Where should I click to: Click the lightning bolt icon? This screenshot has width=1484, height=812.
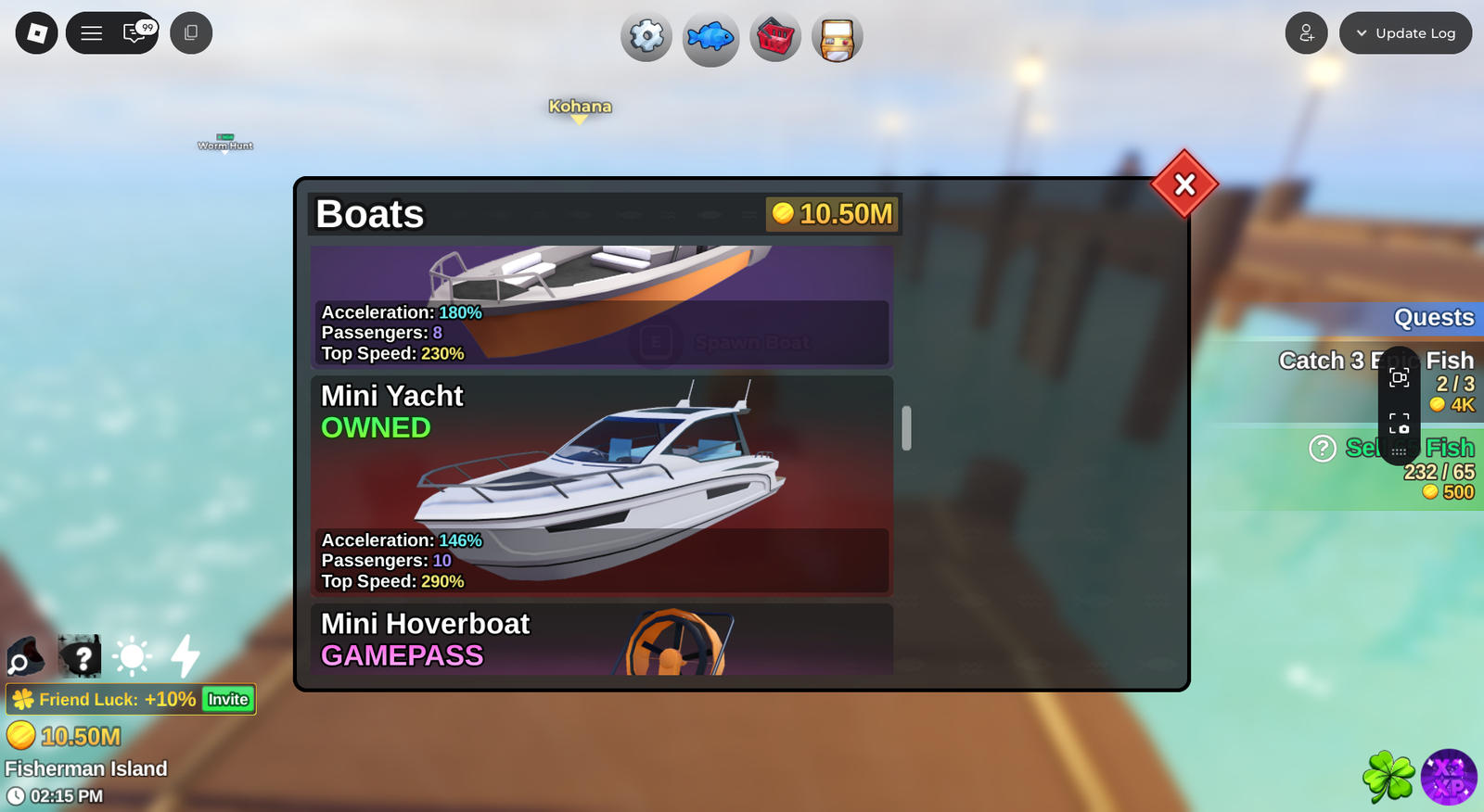click(x=185, y=656)
